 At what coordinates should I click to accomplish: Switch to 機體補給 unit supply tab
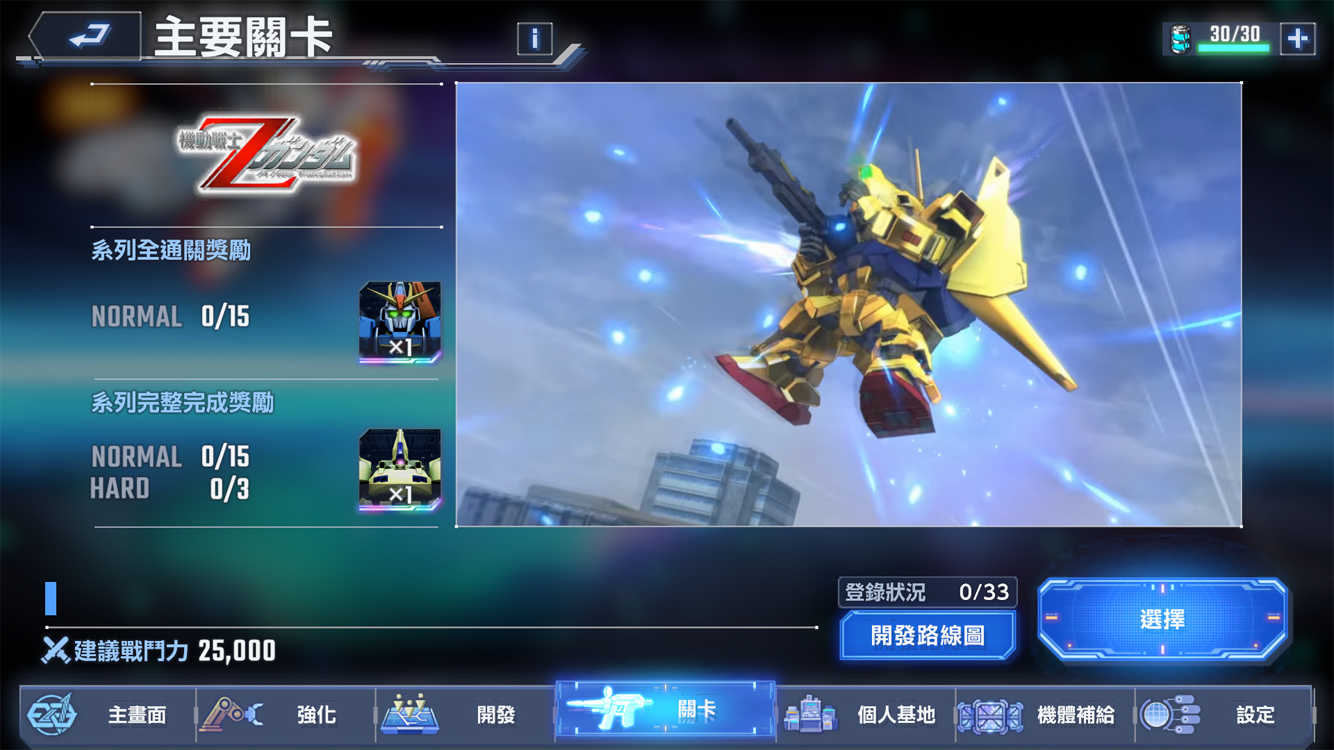click(1045, 715)
